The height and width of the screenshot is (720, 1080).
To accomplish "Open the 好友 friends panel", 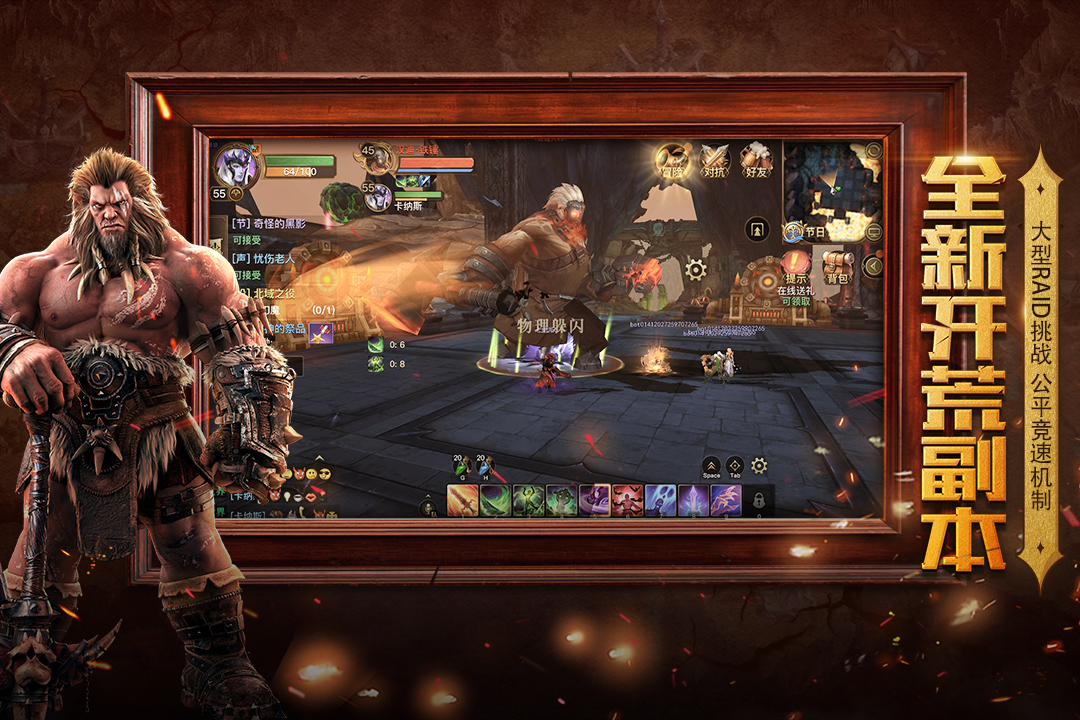I will pos(756,160).
